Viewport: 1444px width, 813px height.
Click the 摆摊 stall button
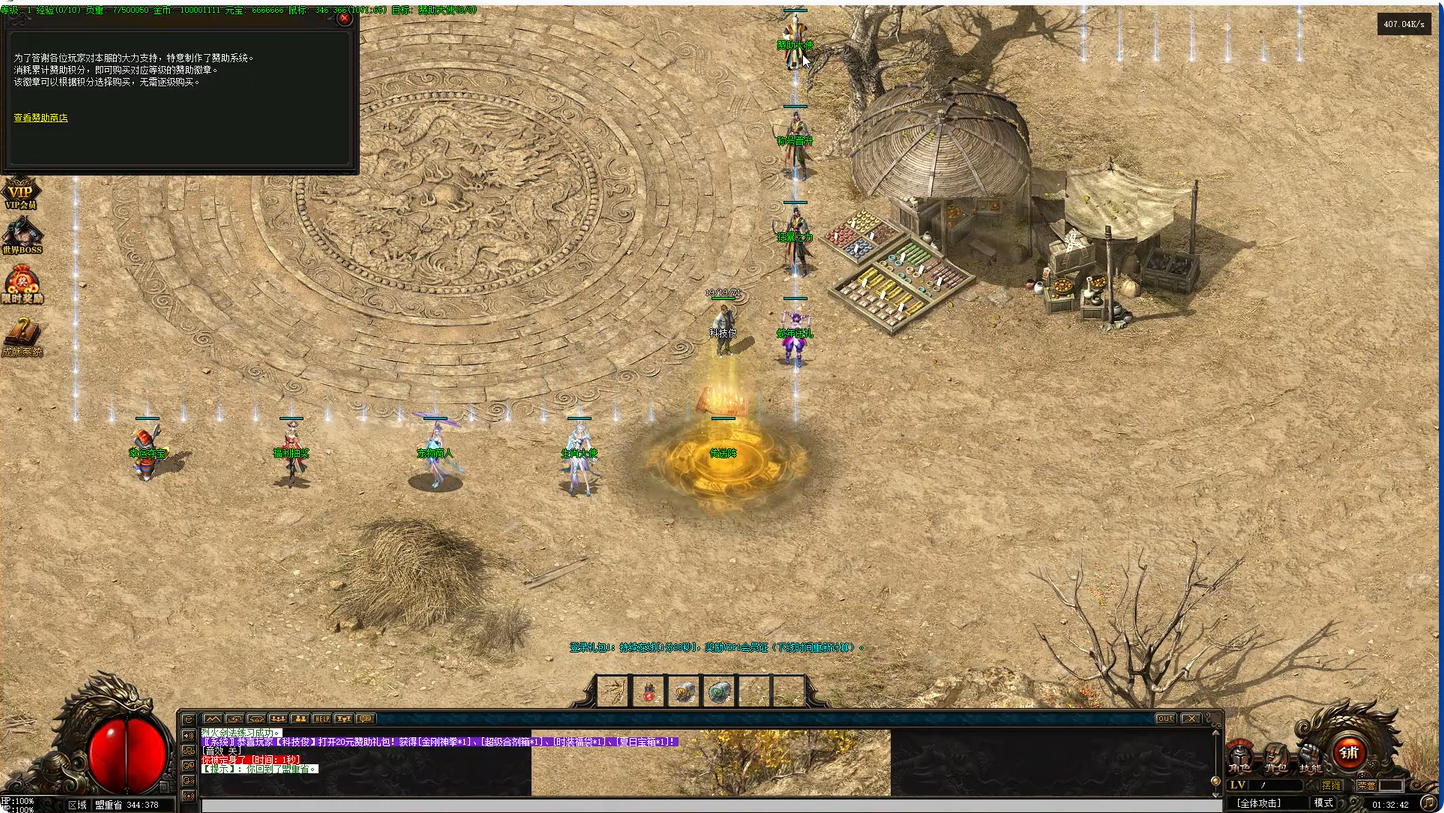tap(1331, 786)
